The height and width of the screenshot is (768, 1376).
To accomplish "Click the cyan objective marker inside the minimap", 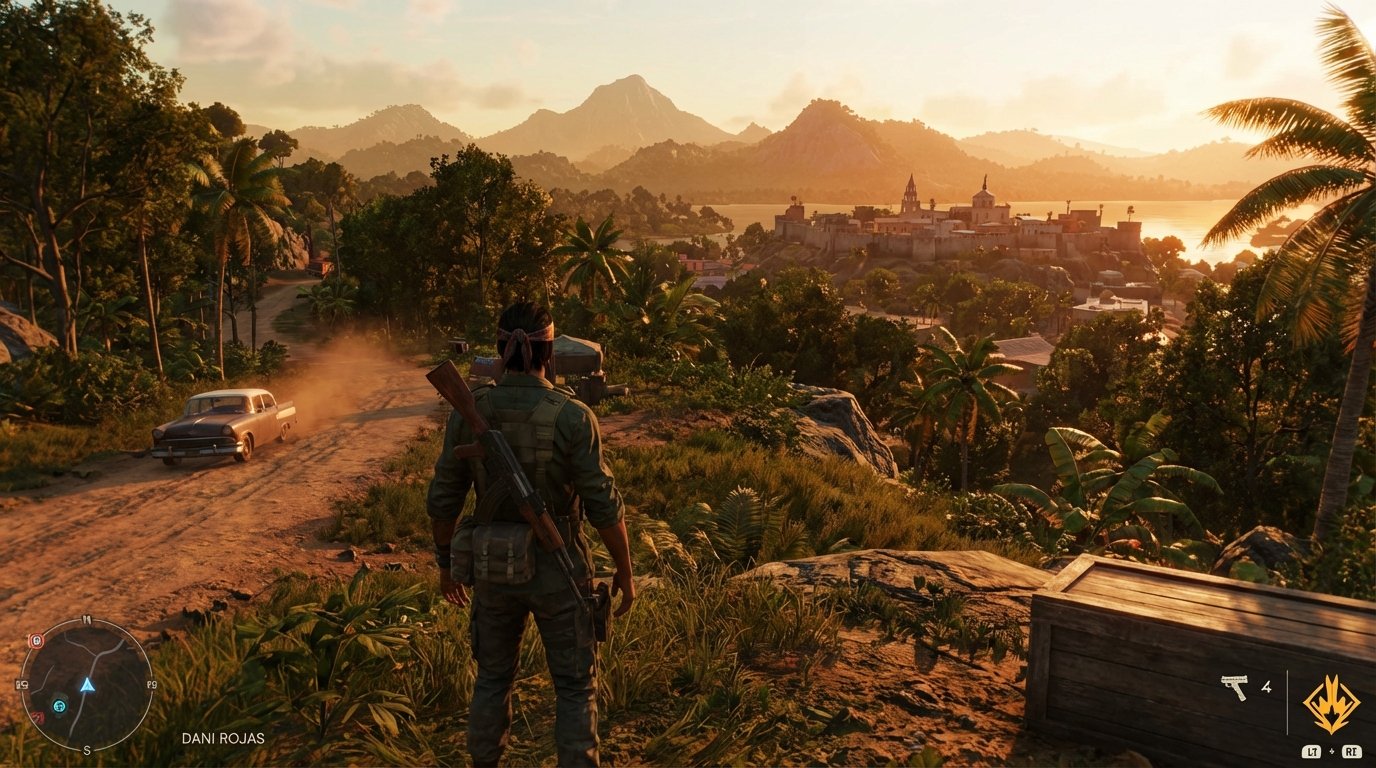I will (58, 706).
